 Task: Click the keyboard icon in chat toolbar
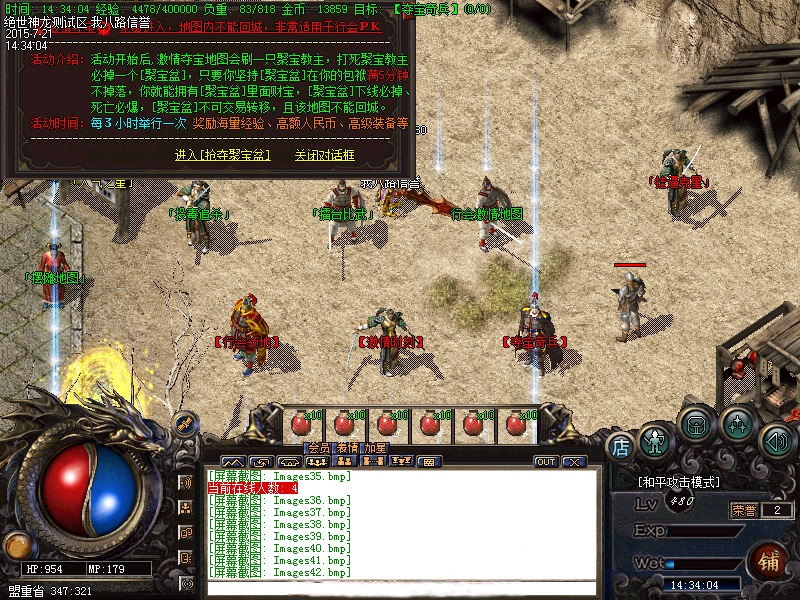click(x=427, y=462)
